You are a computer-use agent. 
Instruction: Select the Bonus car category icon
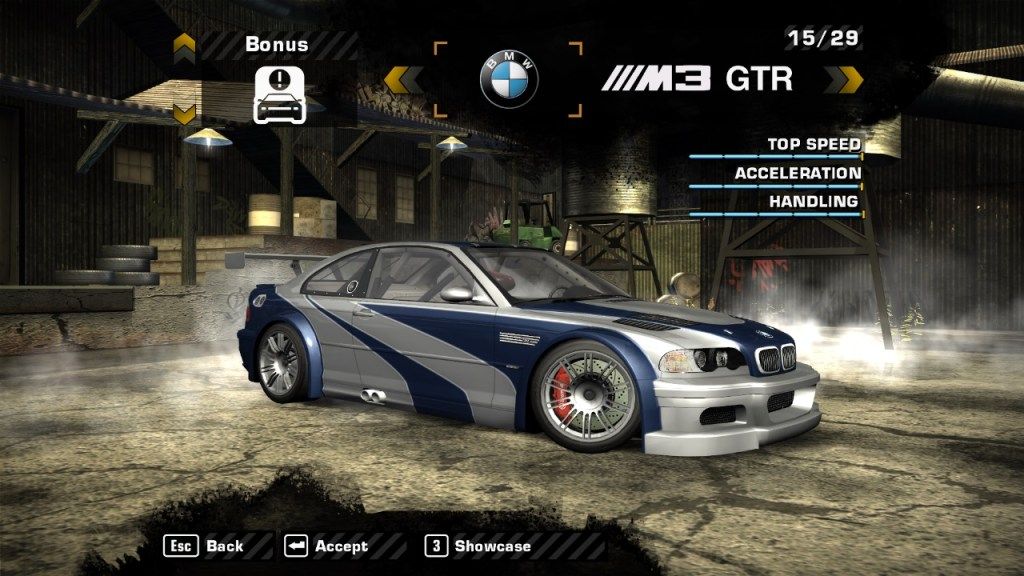[x=279, y=96]
